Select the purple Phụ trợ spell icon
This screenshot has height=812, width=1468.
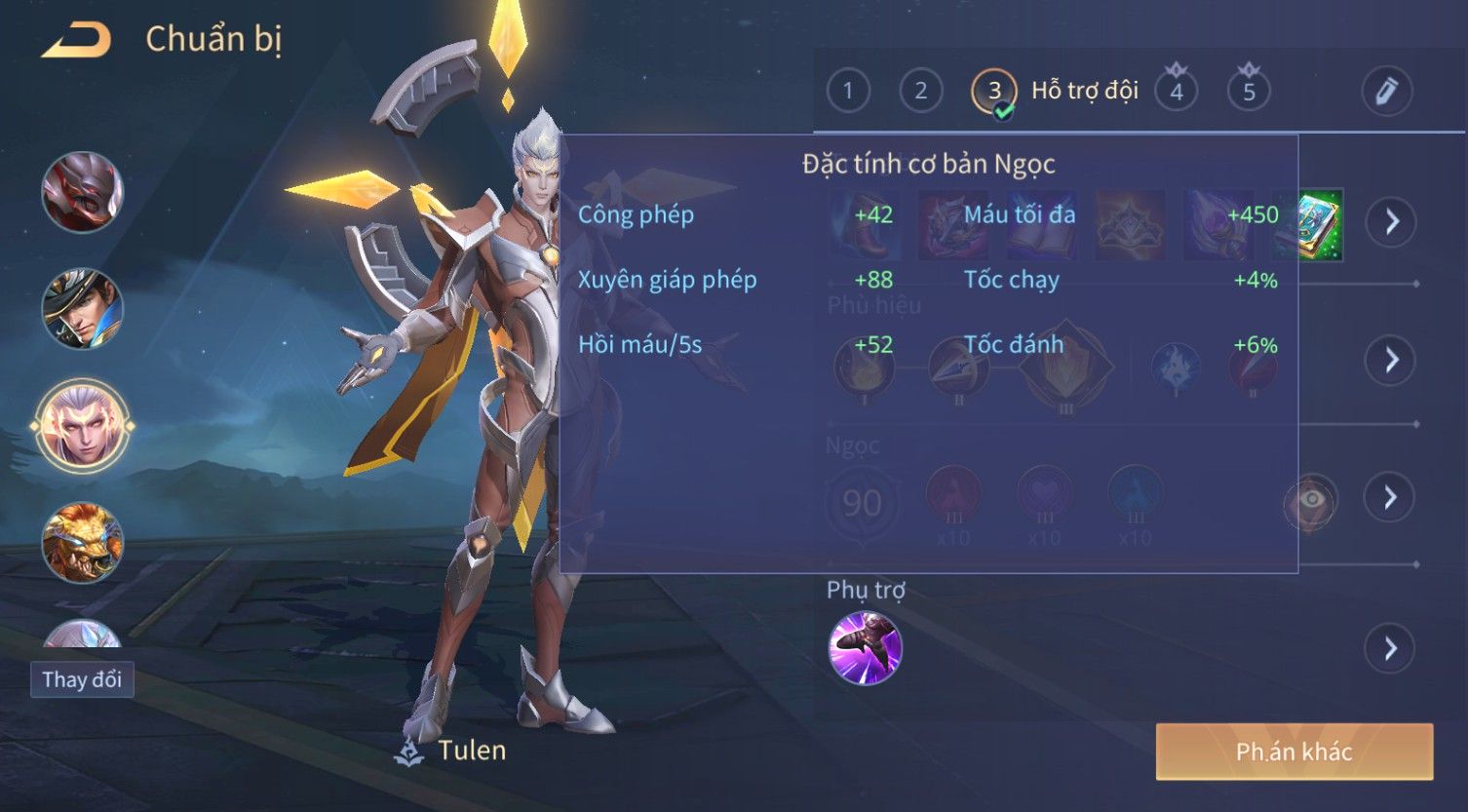865,648
